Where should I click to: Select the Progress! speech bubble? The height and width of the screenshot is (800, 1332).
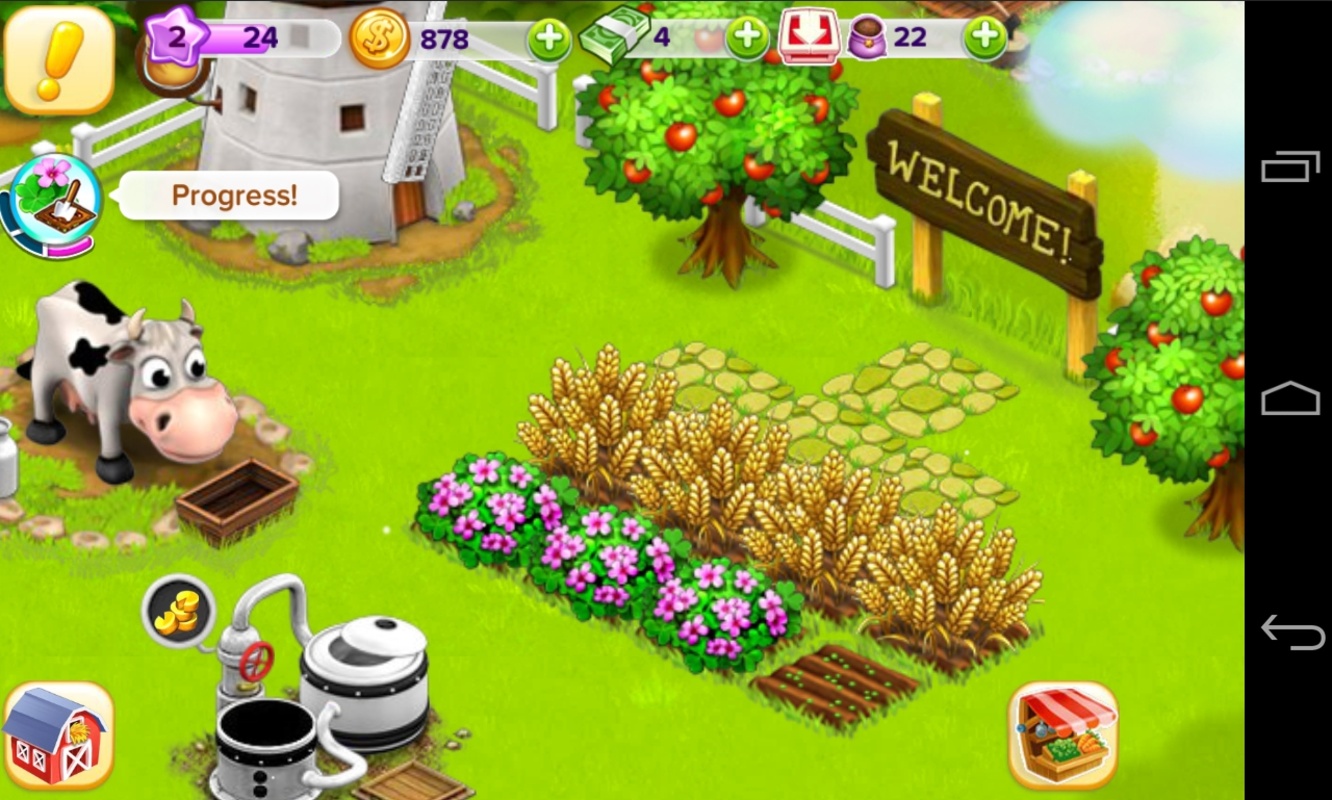point(234,195)
